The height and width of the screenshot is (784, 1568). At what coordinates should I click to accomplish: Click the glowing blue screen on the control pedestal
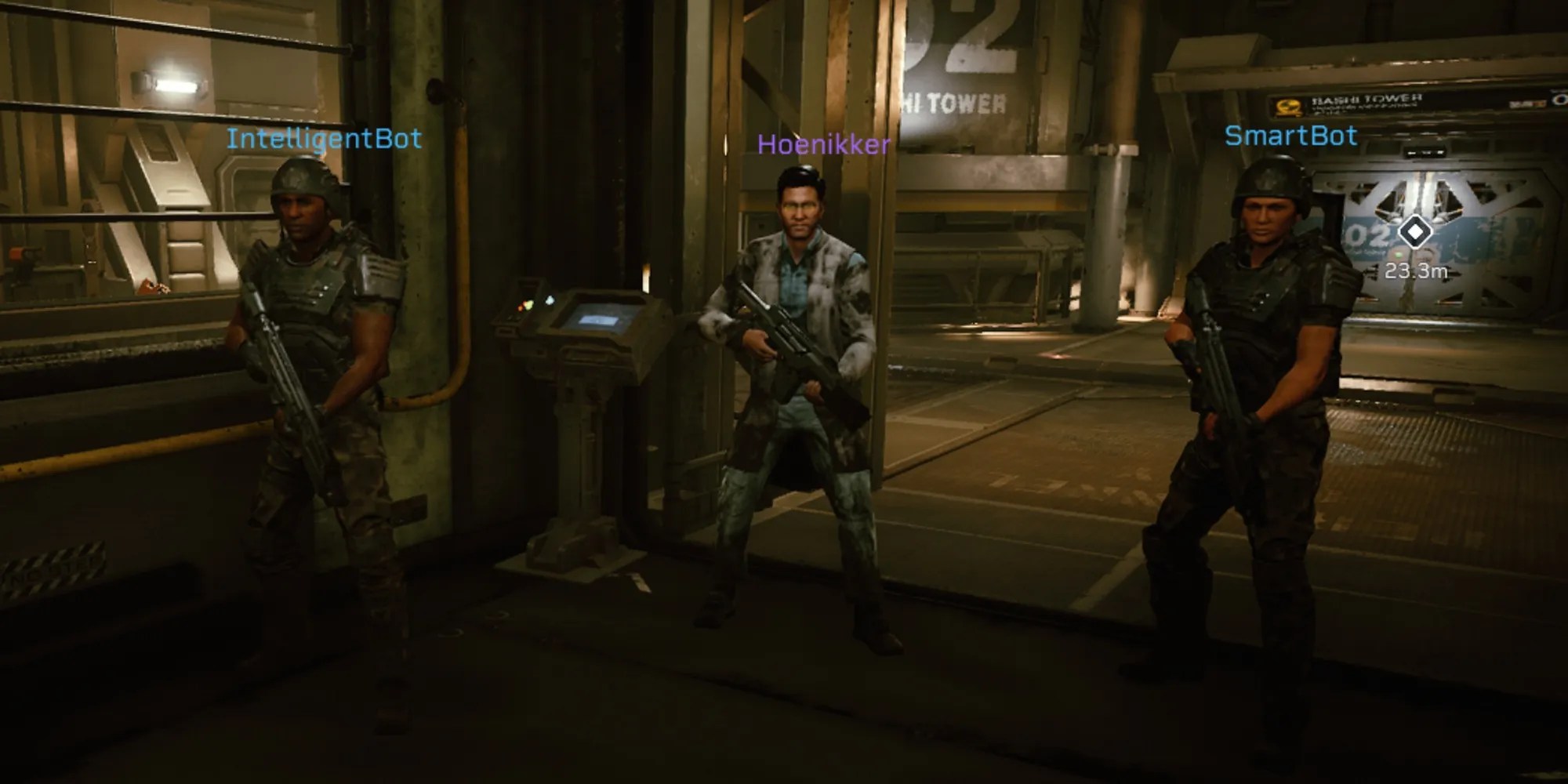click(x=597, y=321)
